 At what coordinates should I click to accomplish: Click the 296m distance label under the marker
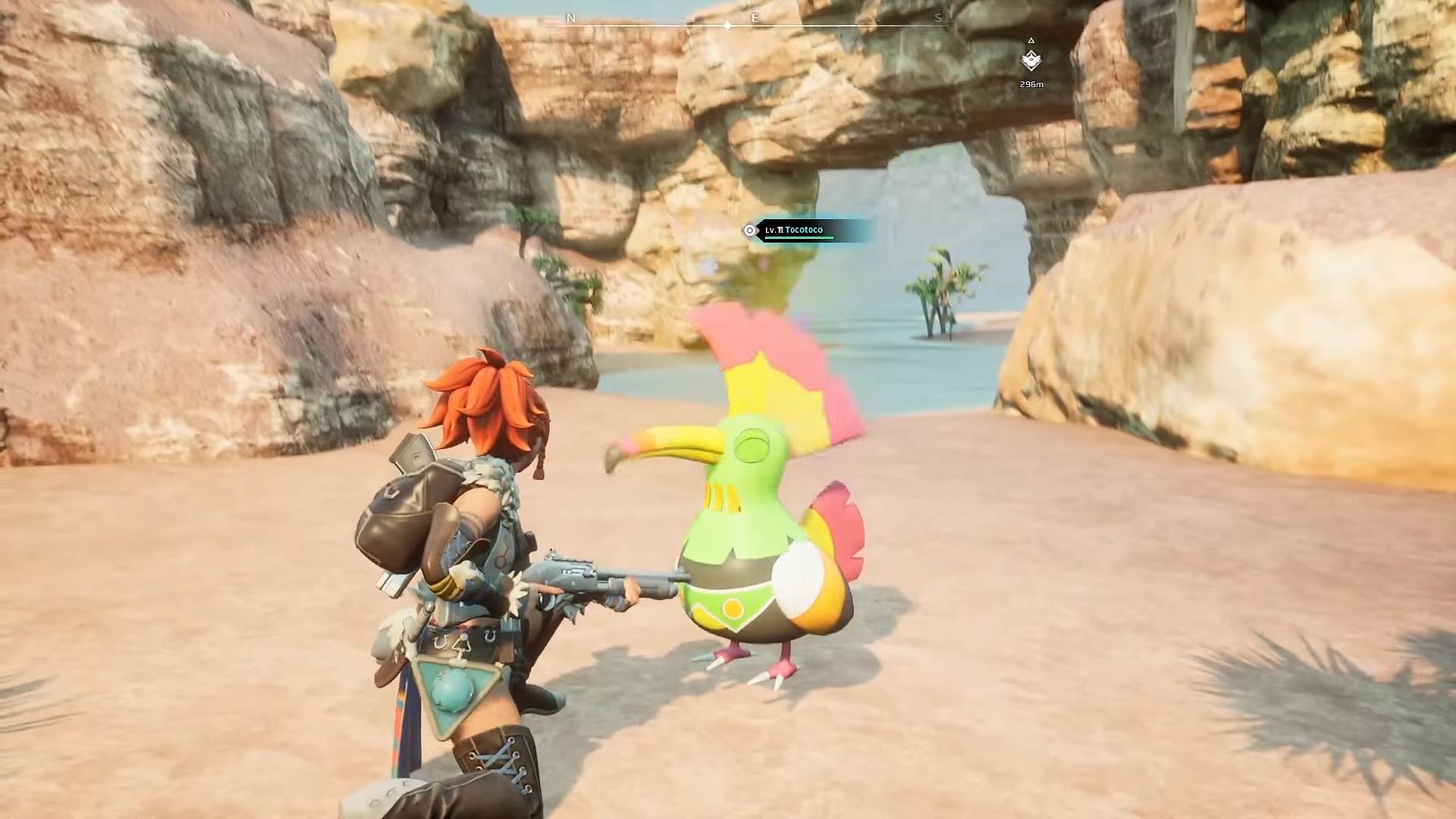(1031, 85)
